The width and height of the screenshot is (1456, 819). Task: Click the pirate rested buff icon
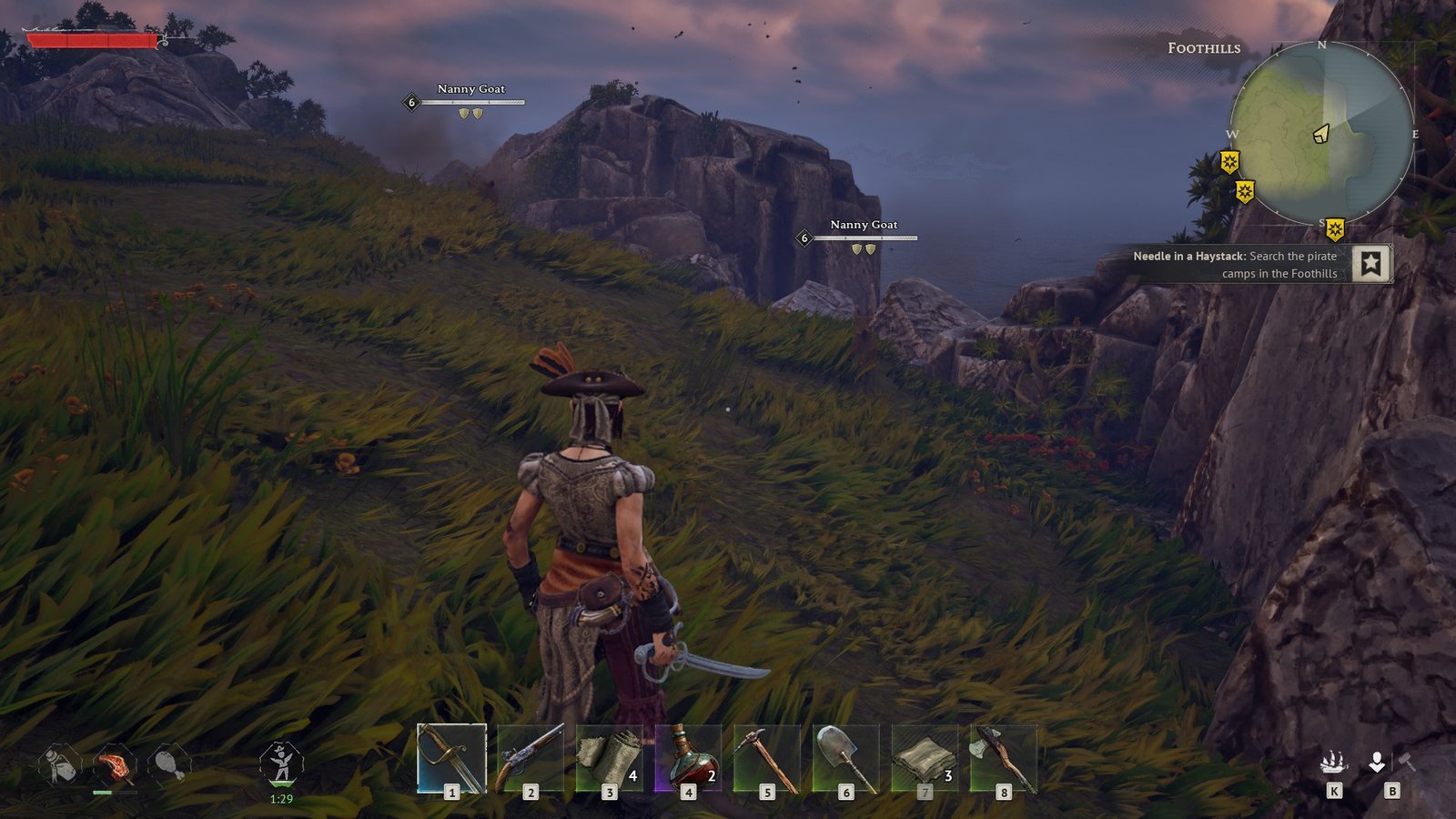[x=281, y=763]
